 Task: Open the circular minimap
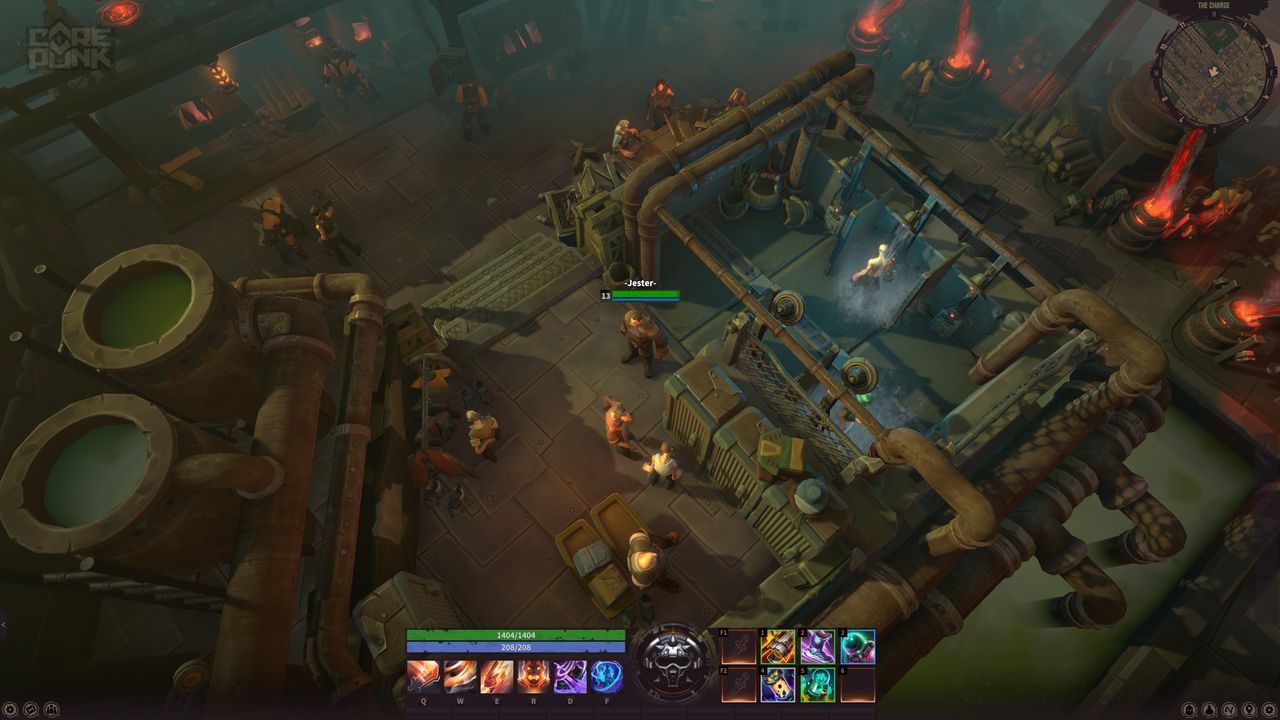[1214, 68]
